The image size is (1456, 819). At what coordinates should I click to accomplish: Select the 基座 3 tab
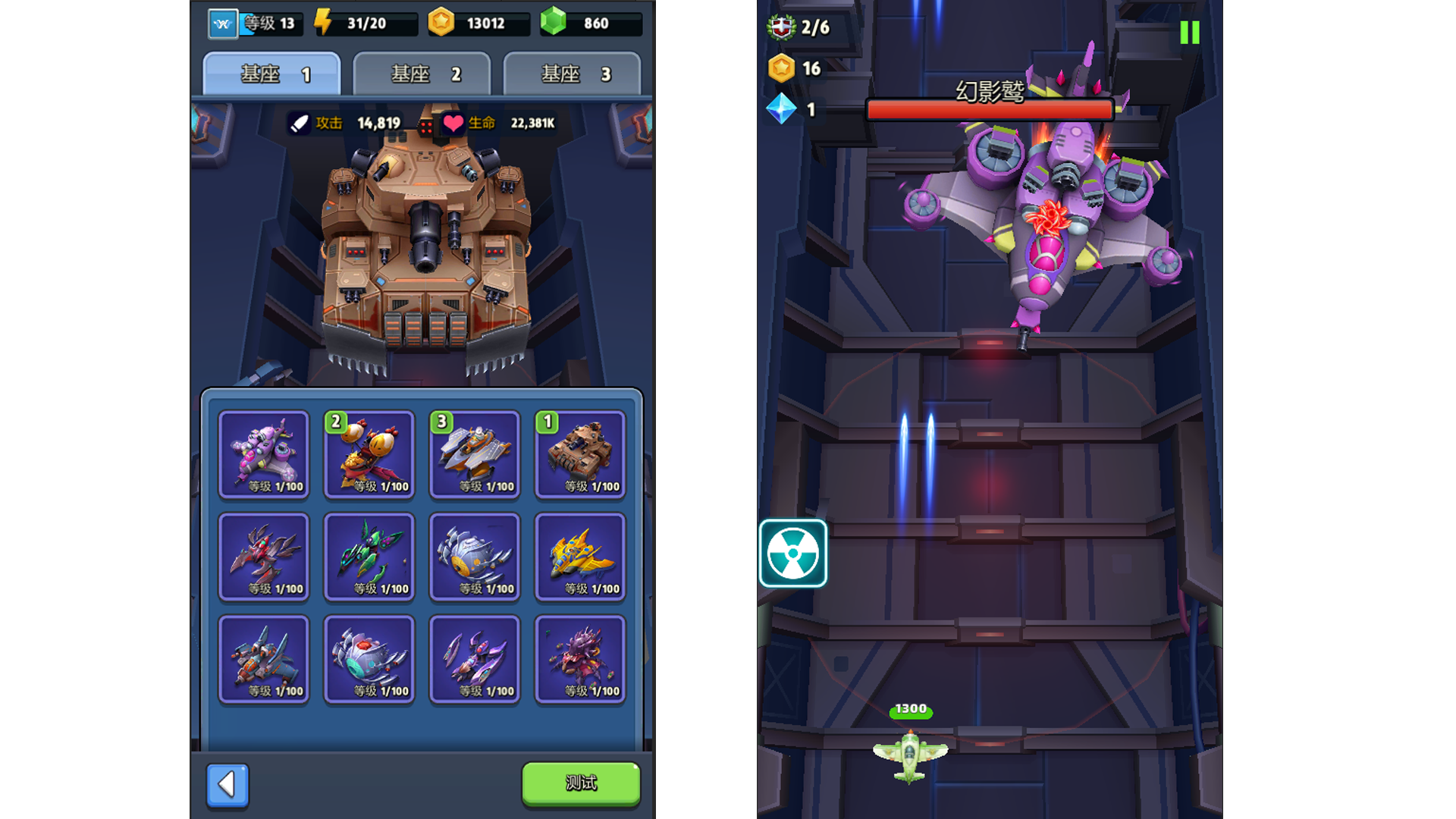click(573, 74)
